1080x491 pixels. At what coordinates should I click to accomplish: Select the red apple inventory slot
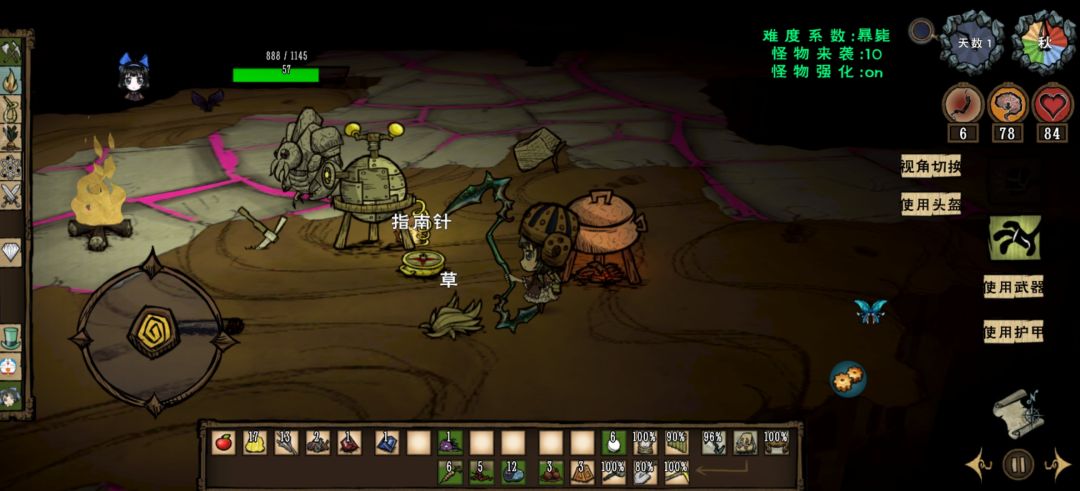[224, 442]
